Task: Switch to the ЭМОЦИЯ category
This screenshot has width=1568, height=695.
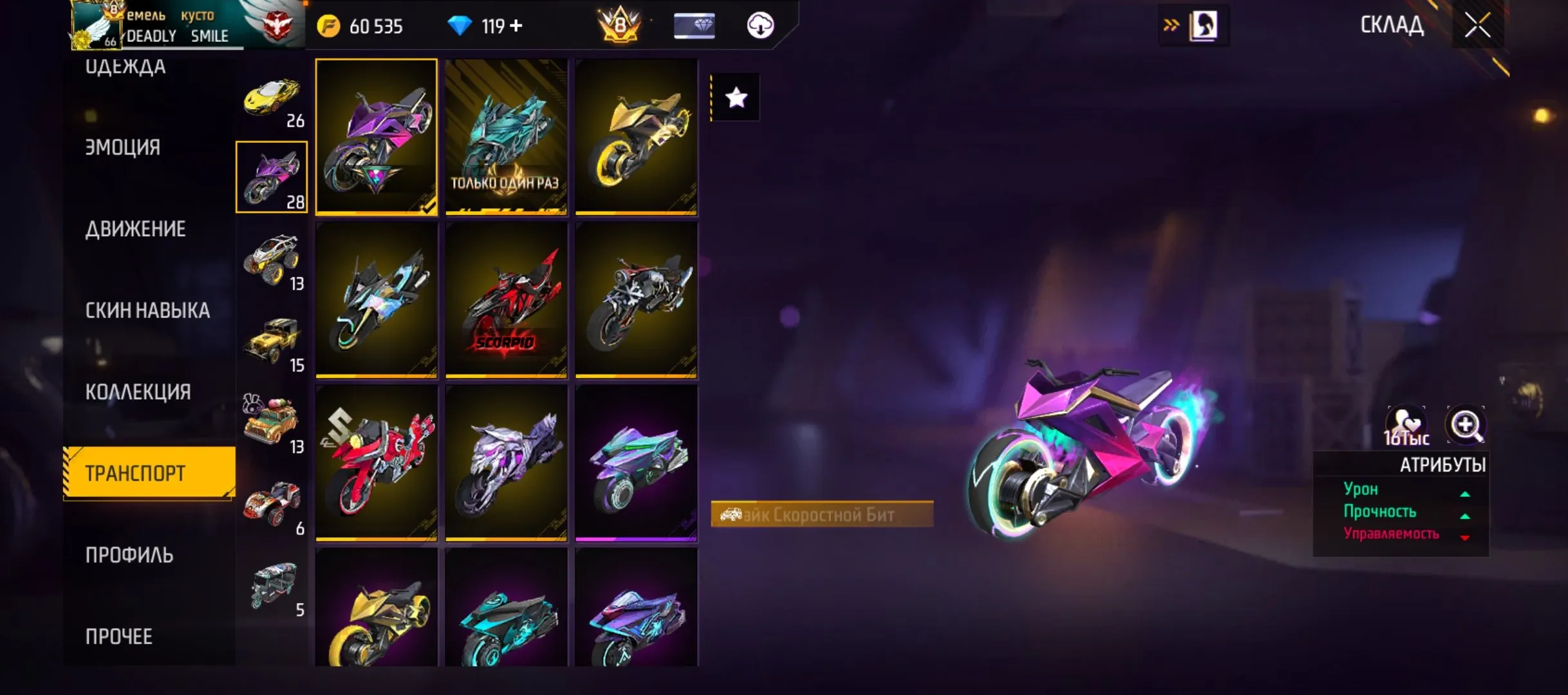Action: (122, 147)
